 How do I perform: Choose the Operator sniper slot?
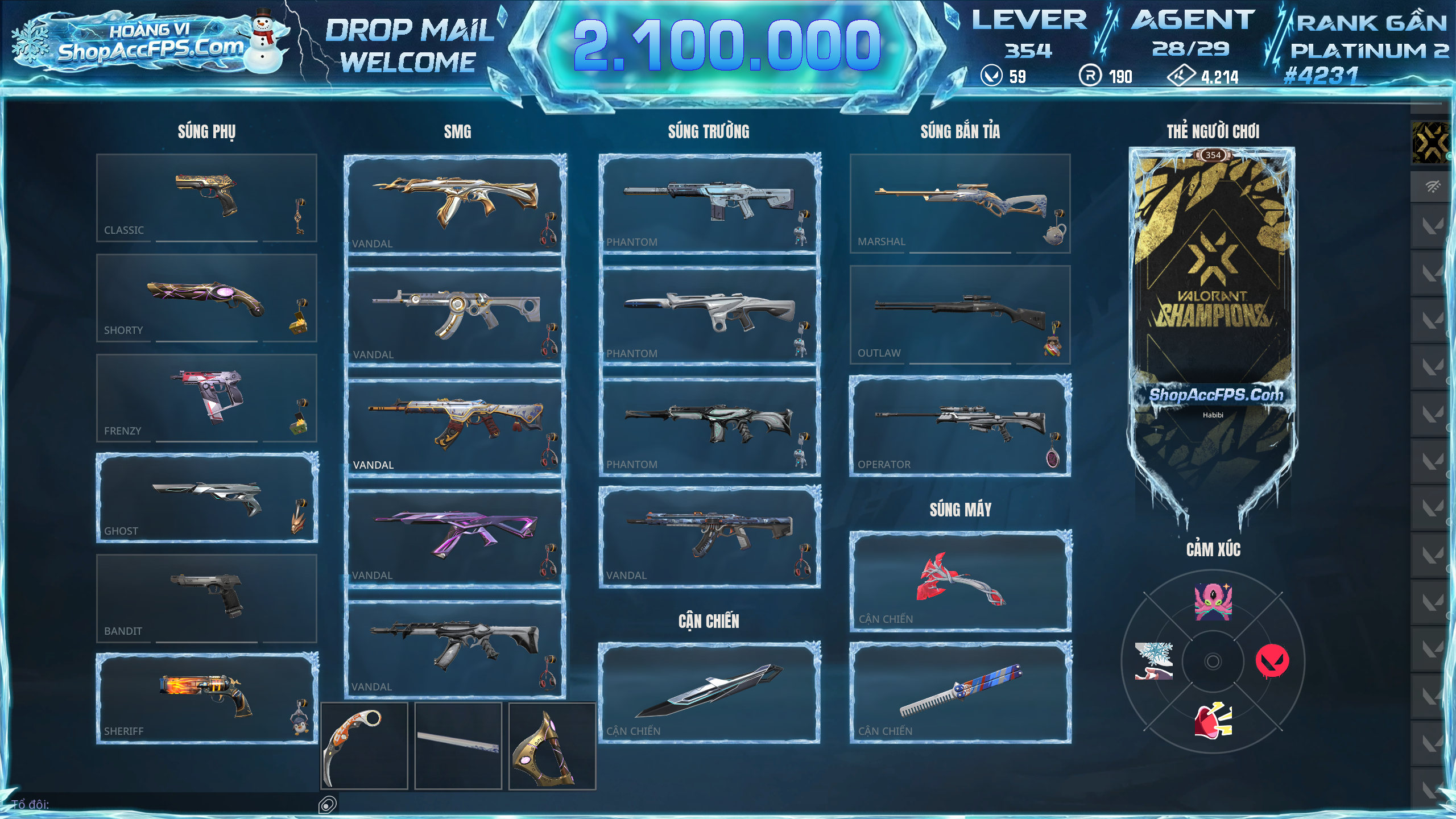click(960, 426)
